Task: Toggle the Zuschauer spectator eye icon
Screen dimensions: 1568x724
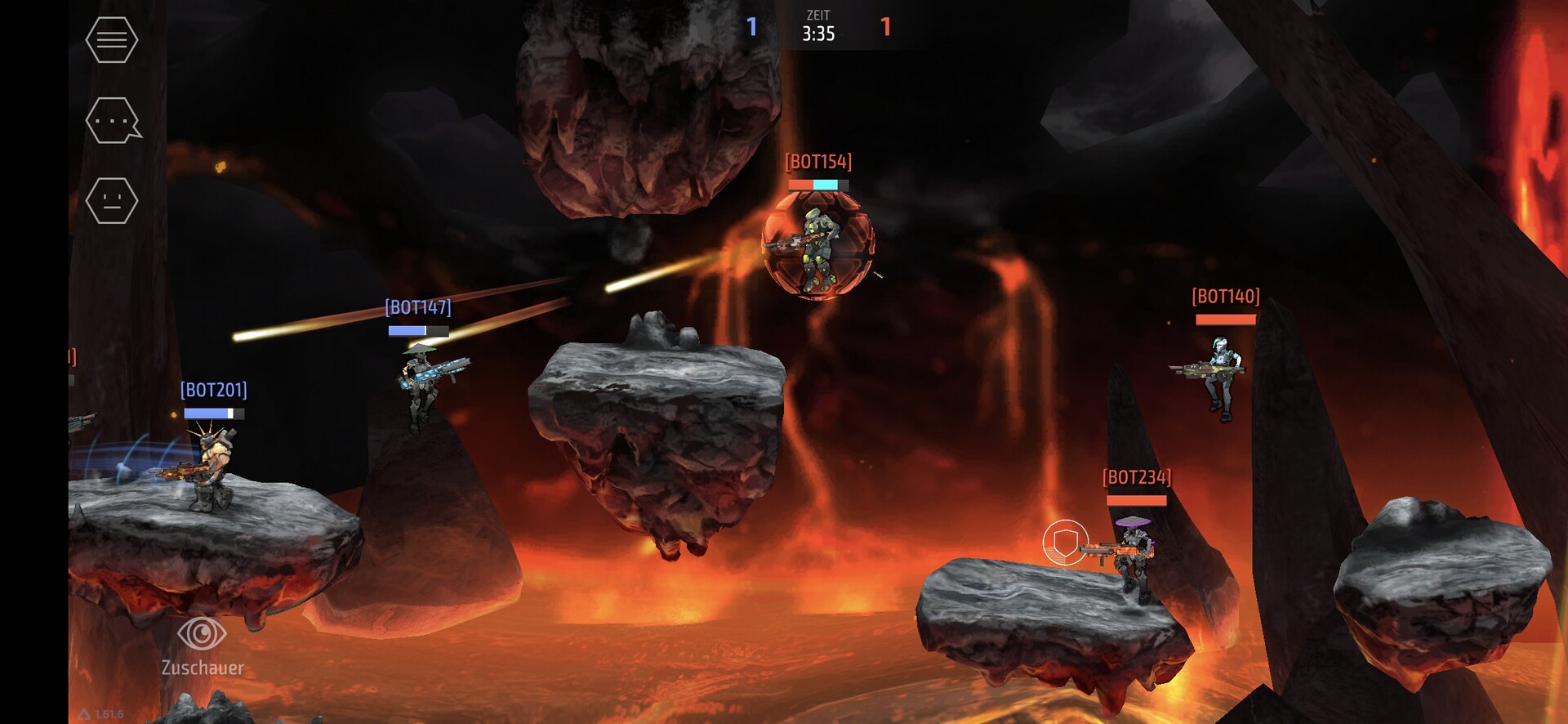Action: [202, 633]
